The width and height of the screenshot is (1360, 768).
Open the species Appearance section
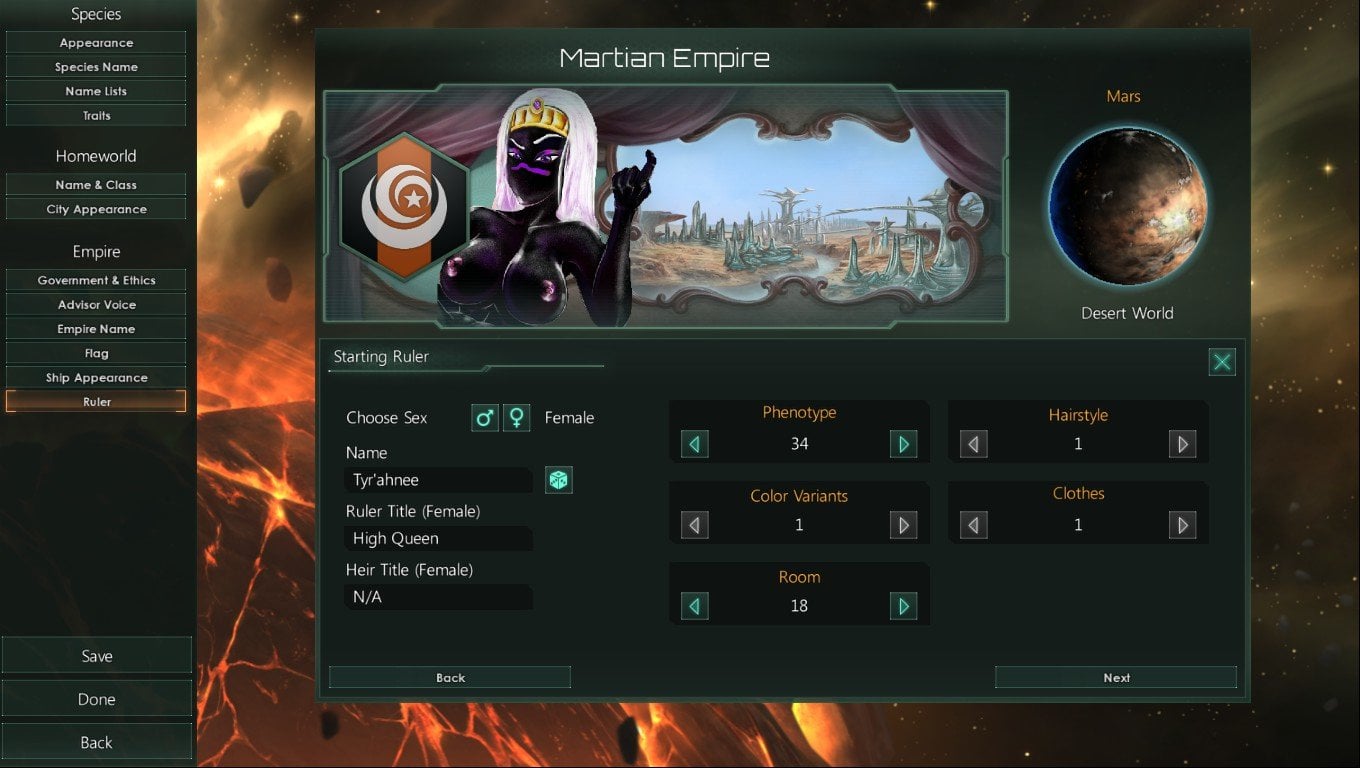(x=96, y=43)
